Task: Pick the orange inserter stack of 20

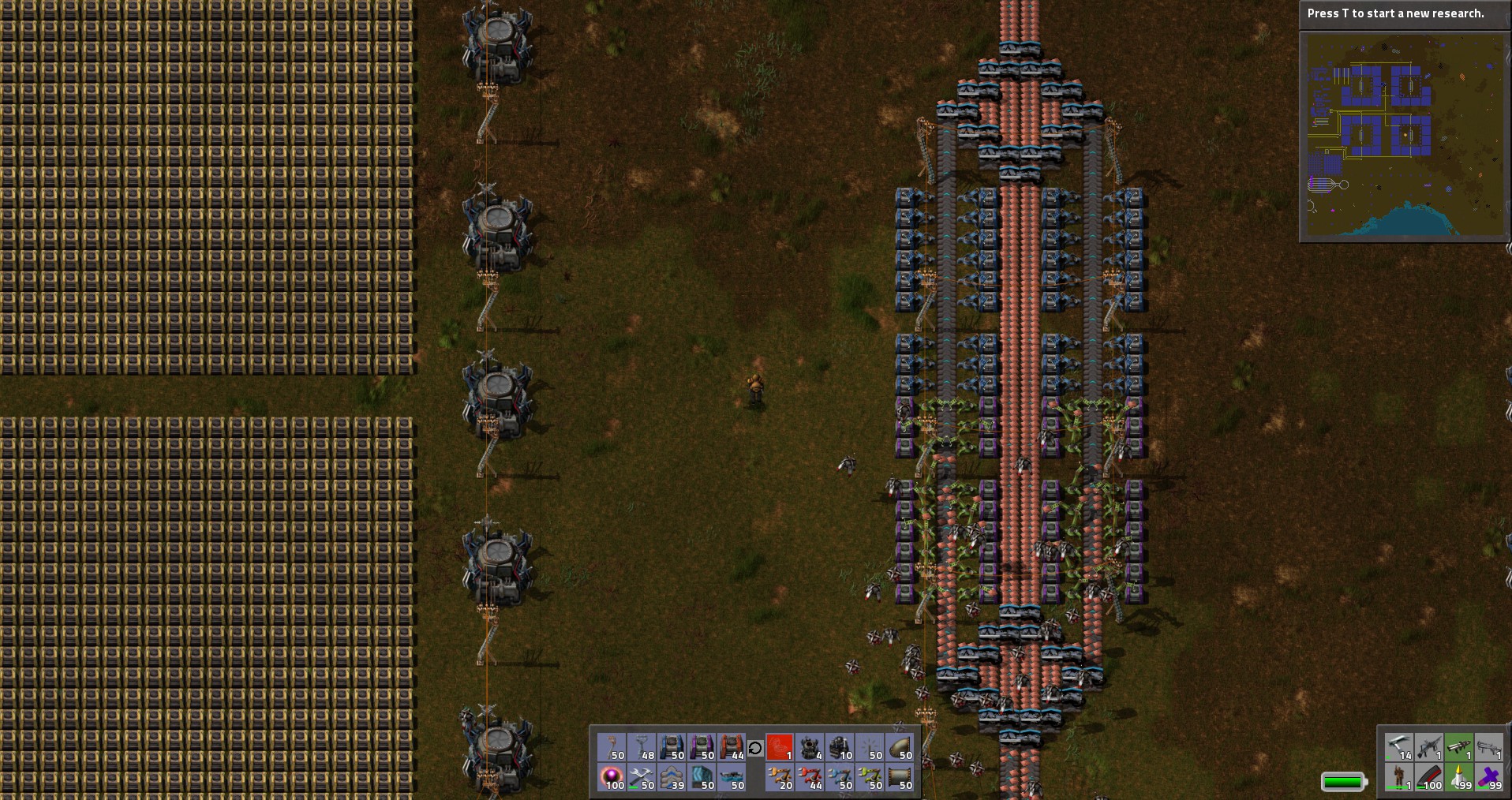Action: (x=780, y=777)
